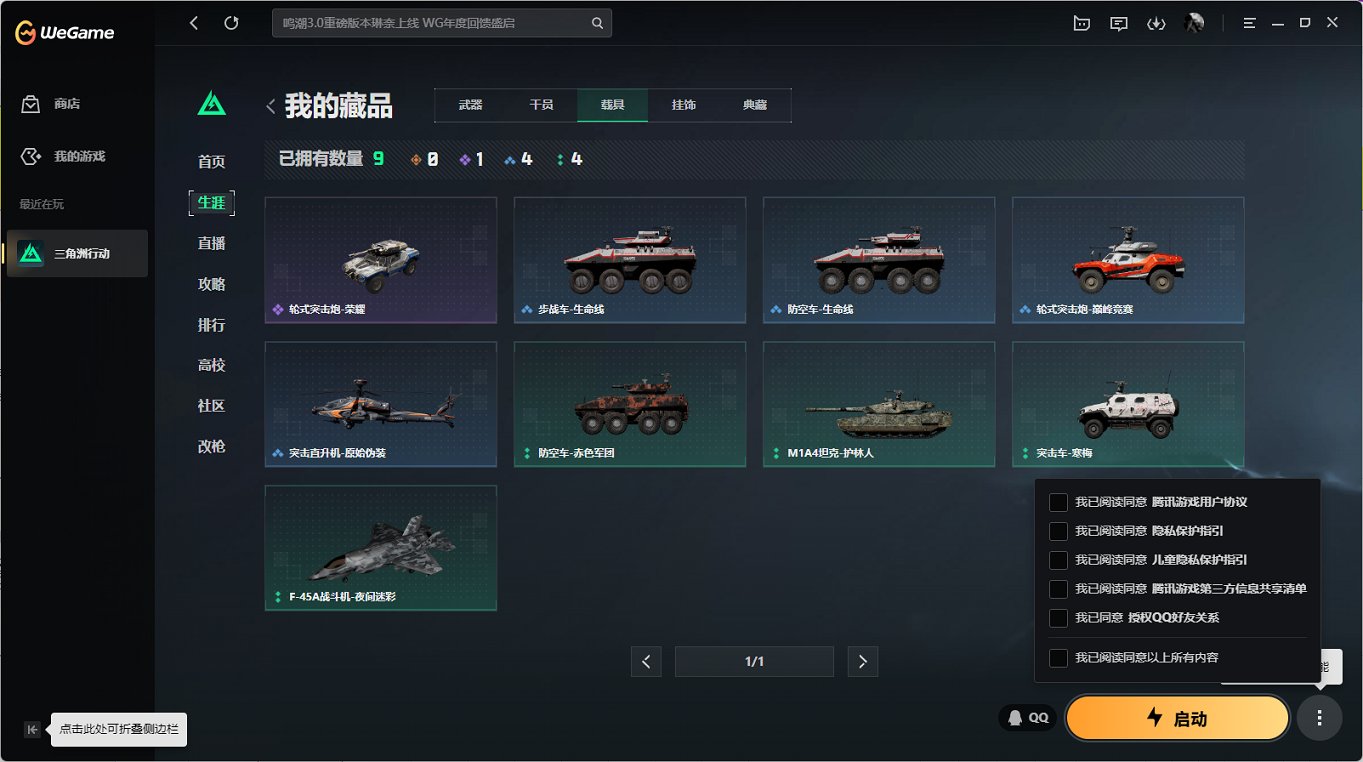Image resolution: width=1363 pixels, height=762 pixels.
Task: Select the 三角洲行动 game in sidebar
Action: click(77, 253)
